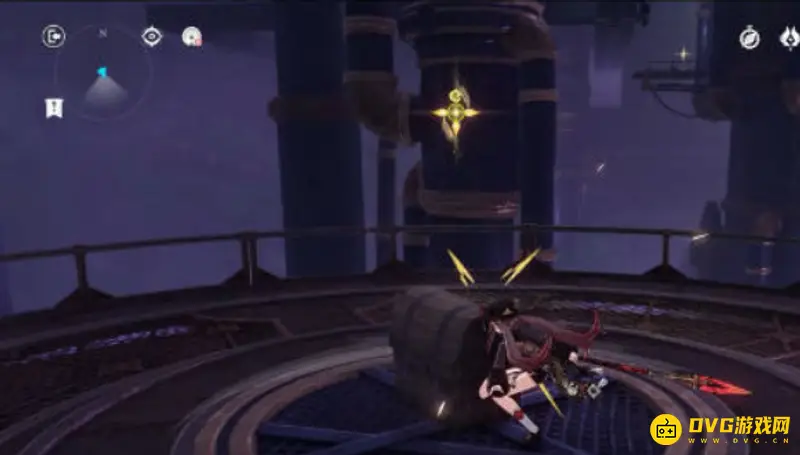The height and width of the screenshot is (455, 800).
Task: Open the quest bookmark icon
Action: pos(54,108)
